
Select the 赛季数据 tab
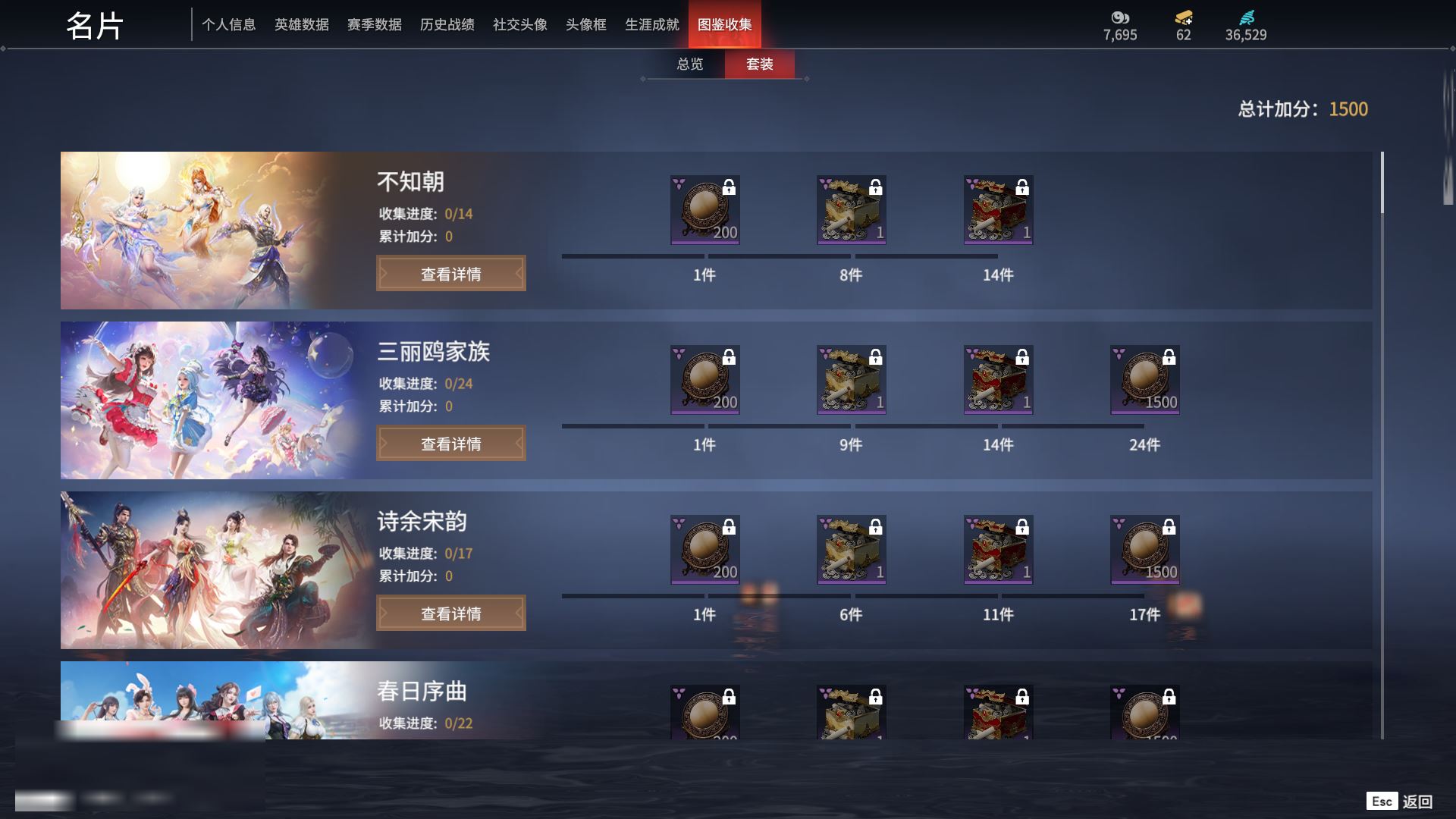[374, 25]
